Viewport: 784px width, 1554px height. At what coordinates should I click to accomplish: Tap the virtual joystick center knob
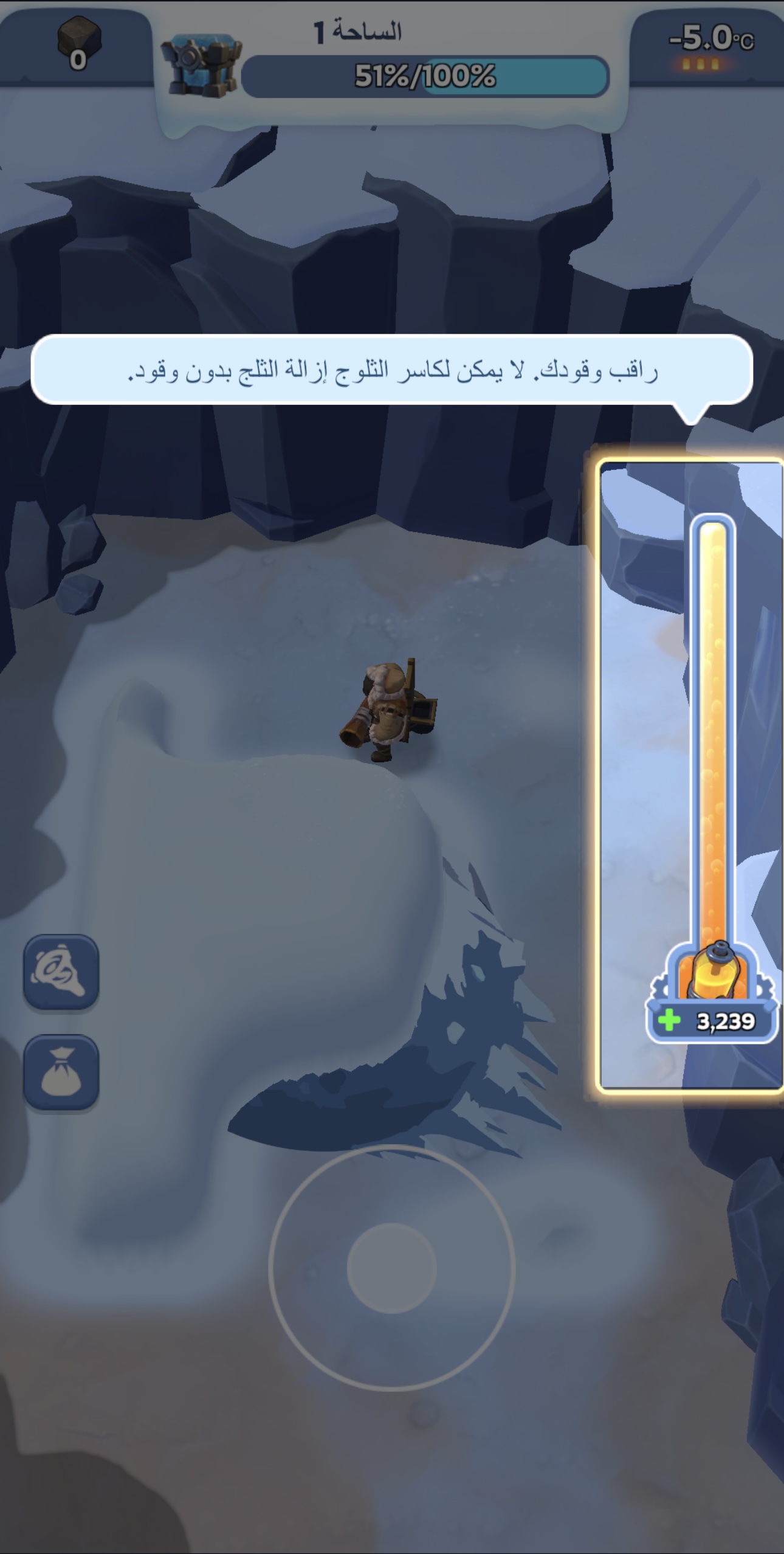click(x=391, y=1268)
